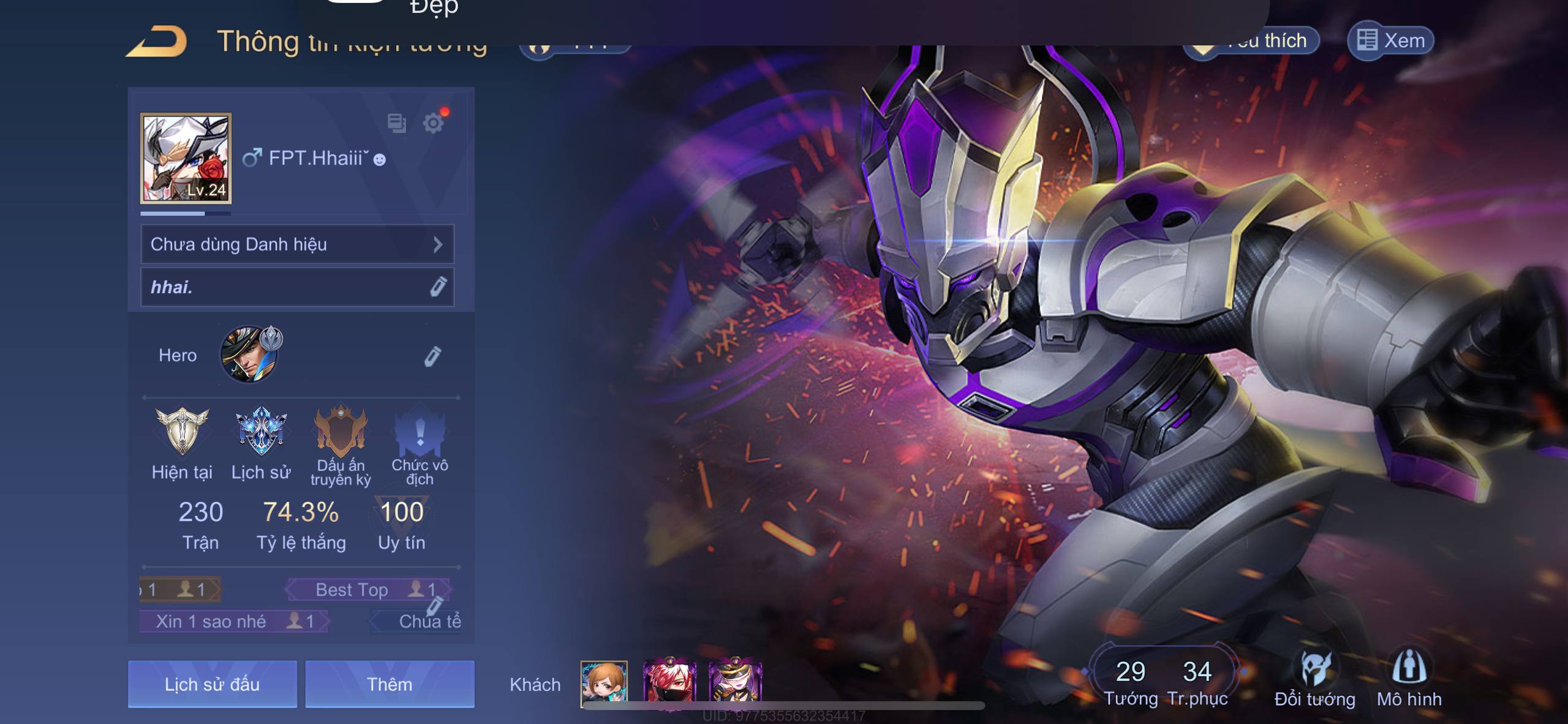Click the player avatar portrait
The height and width of the screenshot is (724, 1568).
click(x=186, y=158)
